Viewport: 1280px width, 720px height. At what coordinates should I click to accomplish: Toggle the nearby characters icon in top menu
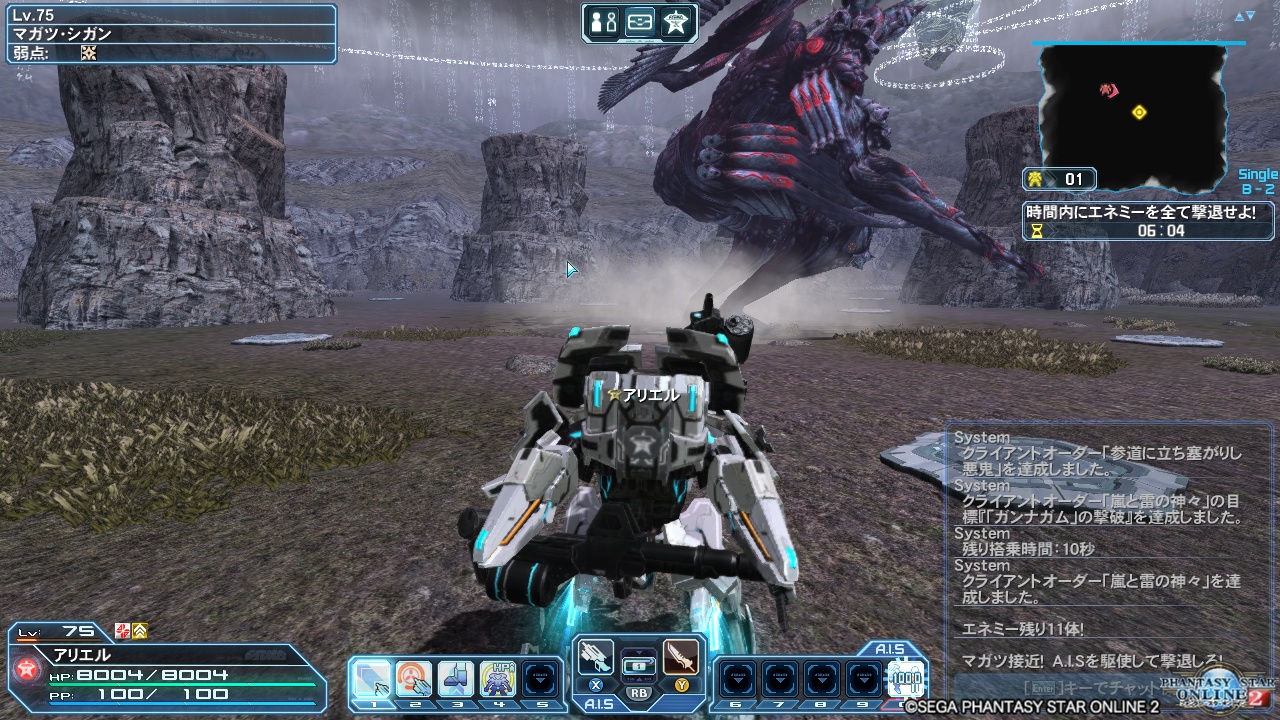tap(602, 22)
